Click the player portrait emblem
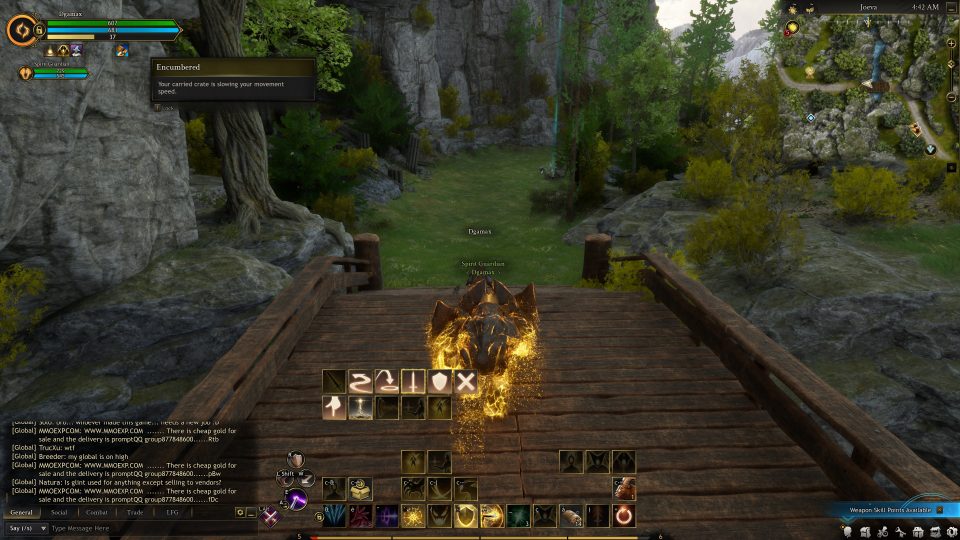Viewport: 960px width, 540px height. tap(20, 30)
